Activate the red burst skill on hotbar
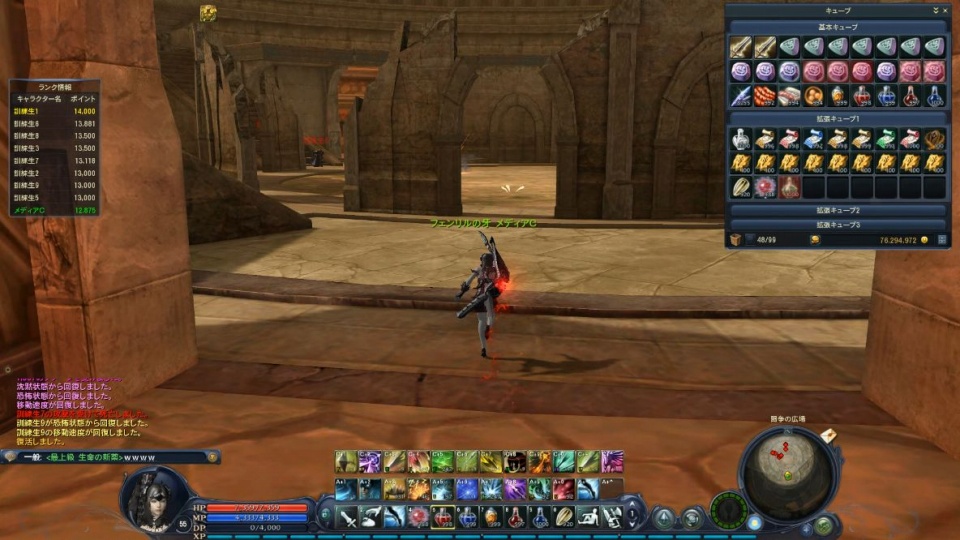 (418, 517)
